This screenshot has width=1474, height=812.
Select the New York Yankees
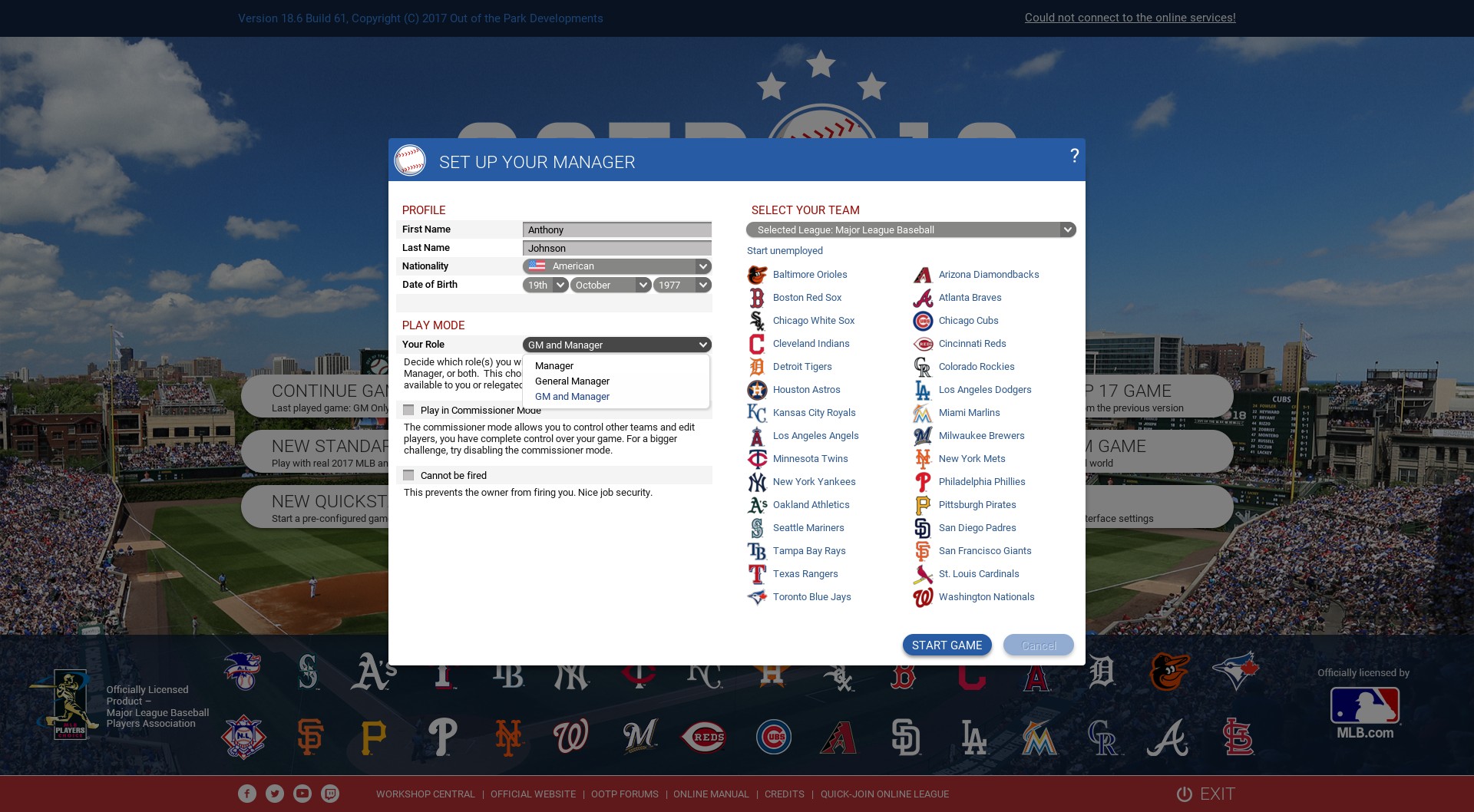814,482
